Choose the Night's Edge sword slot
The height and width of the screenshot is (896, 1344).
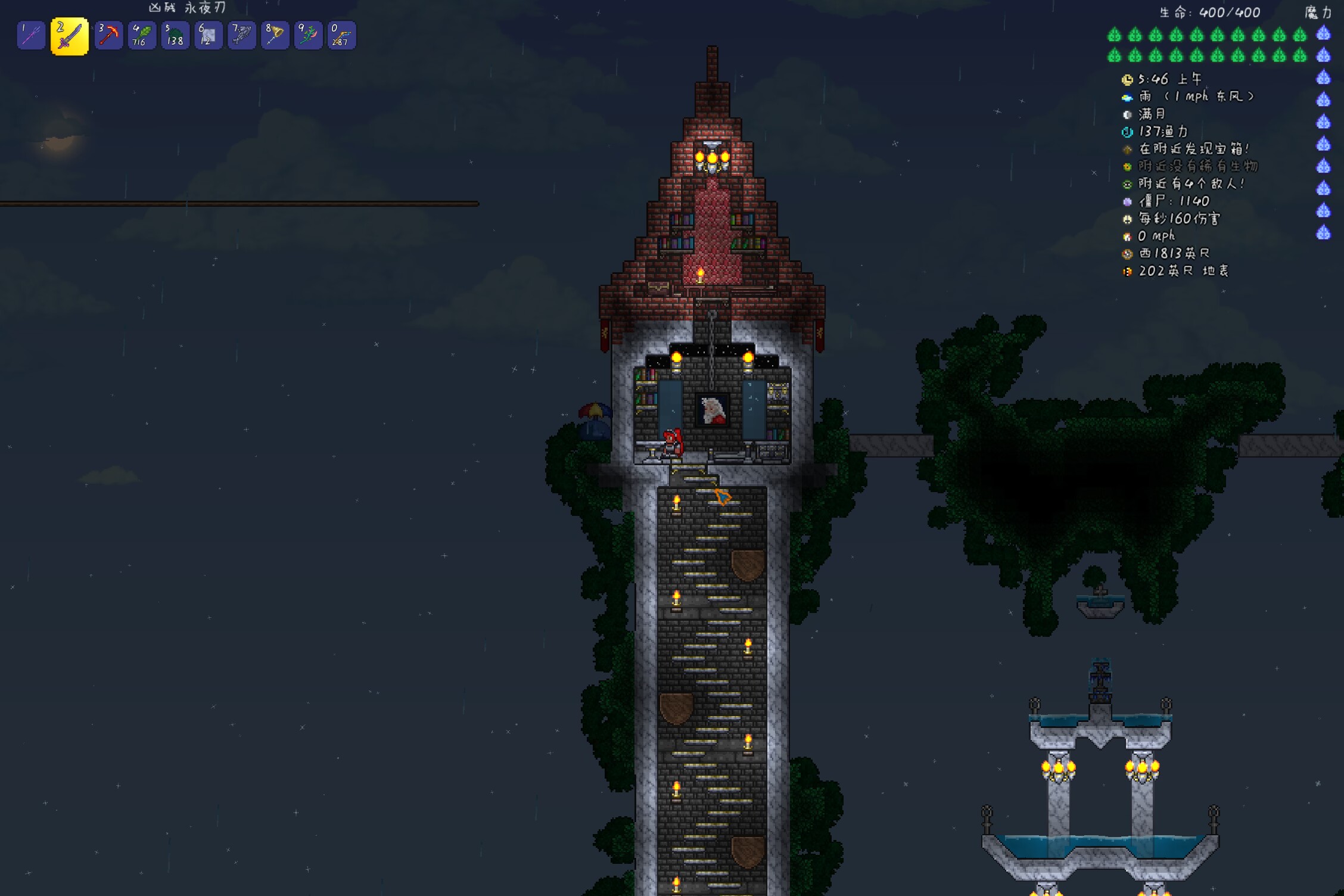pos(69,36)
